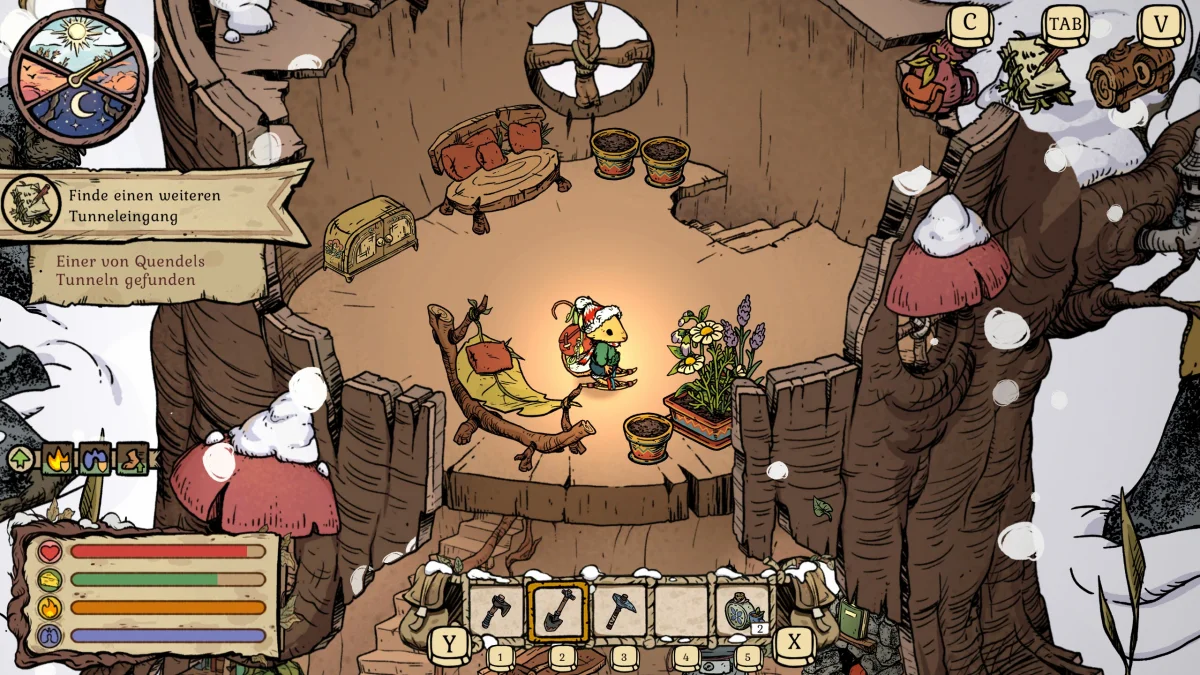1200x675 pixels.
Task: Choose the pickaxe hotbar slot
Action: point(620,609)
